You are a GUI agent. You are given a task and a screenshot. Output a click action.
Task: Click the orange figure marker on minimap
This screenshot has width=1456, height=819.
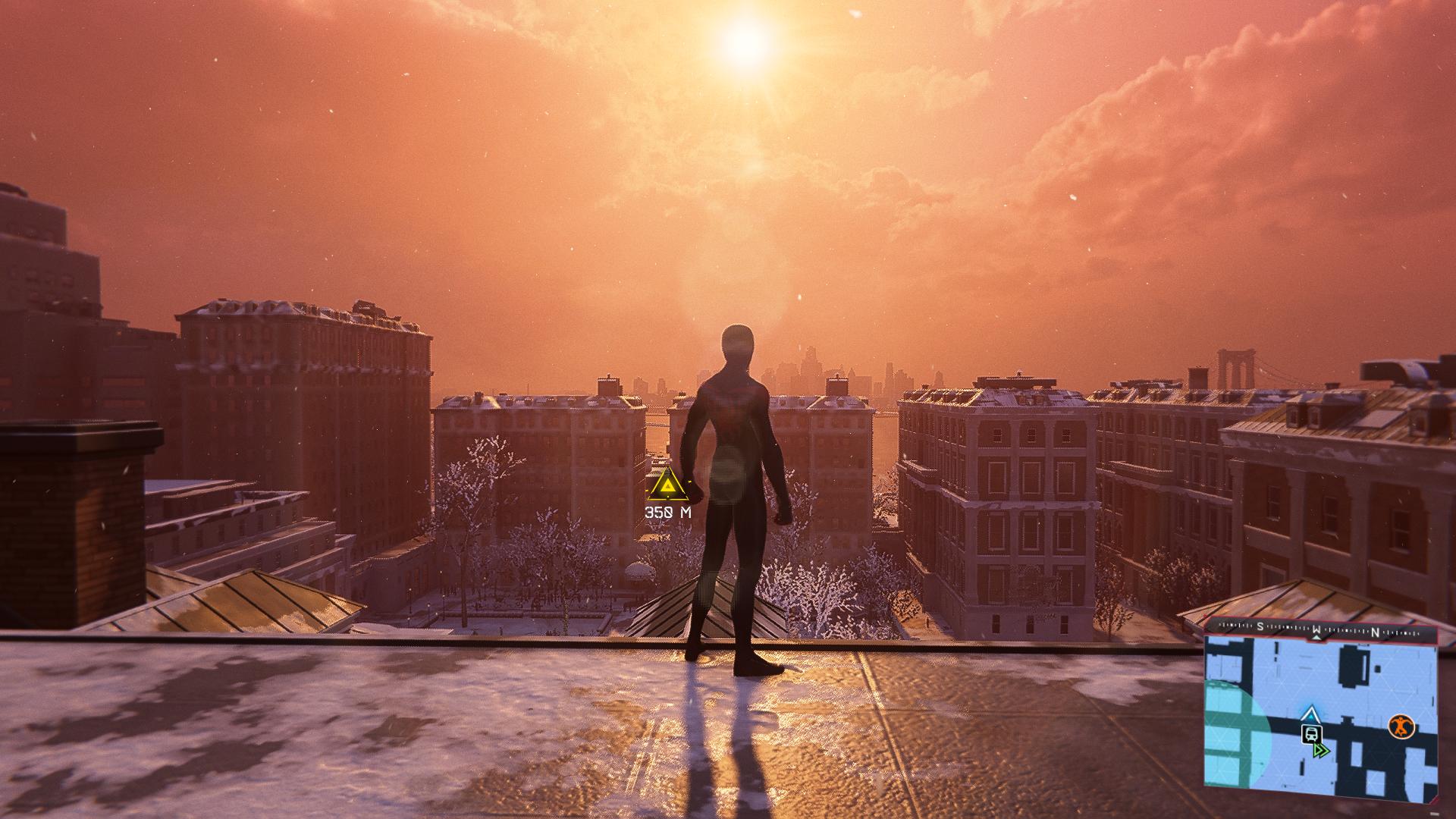pos(1401,726)
